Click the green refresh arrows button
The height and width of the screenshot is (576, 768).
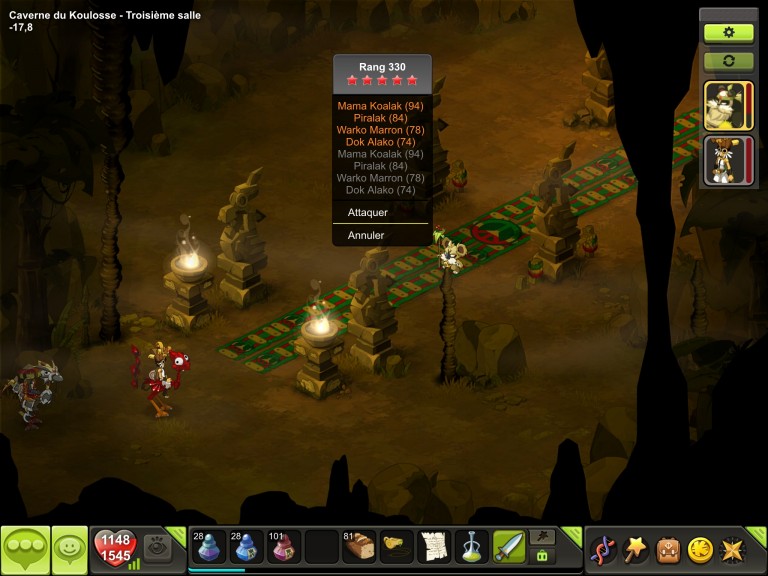729,60
